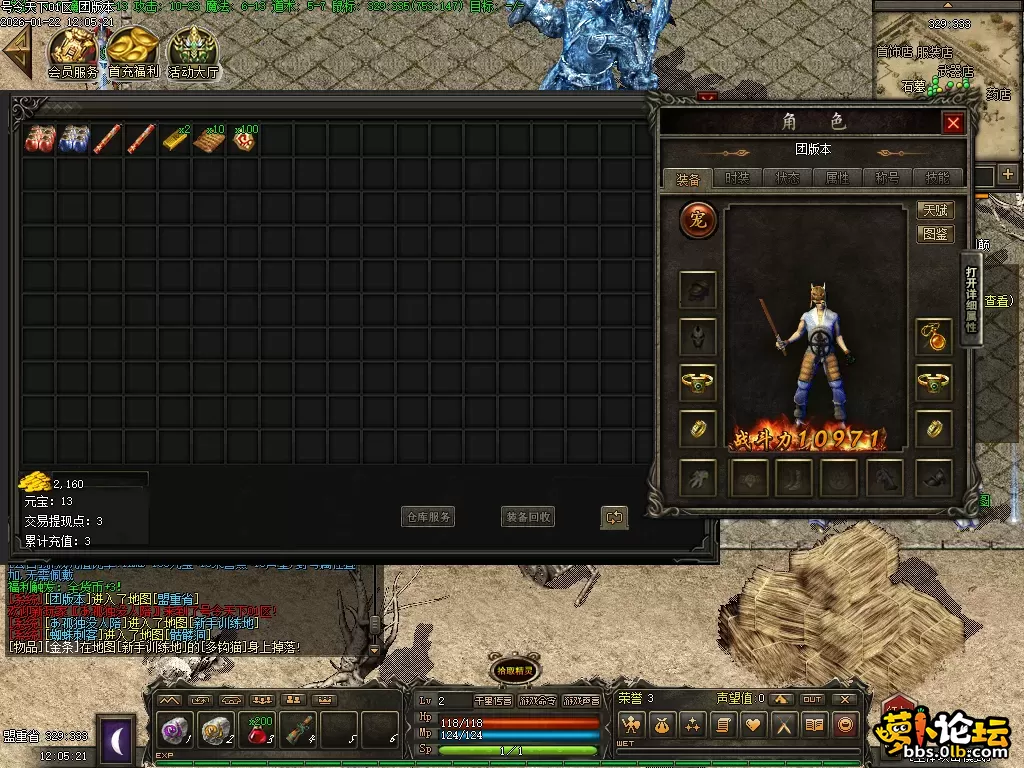
Task: Close the 角色 character panel
Action: coord(953,123)
